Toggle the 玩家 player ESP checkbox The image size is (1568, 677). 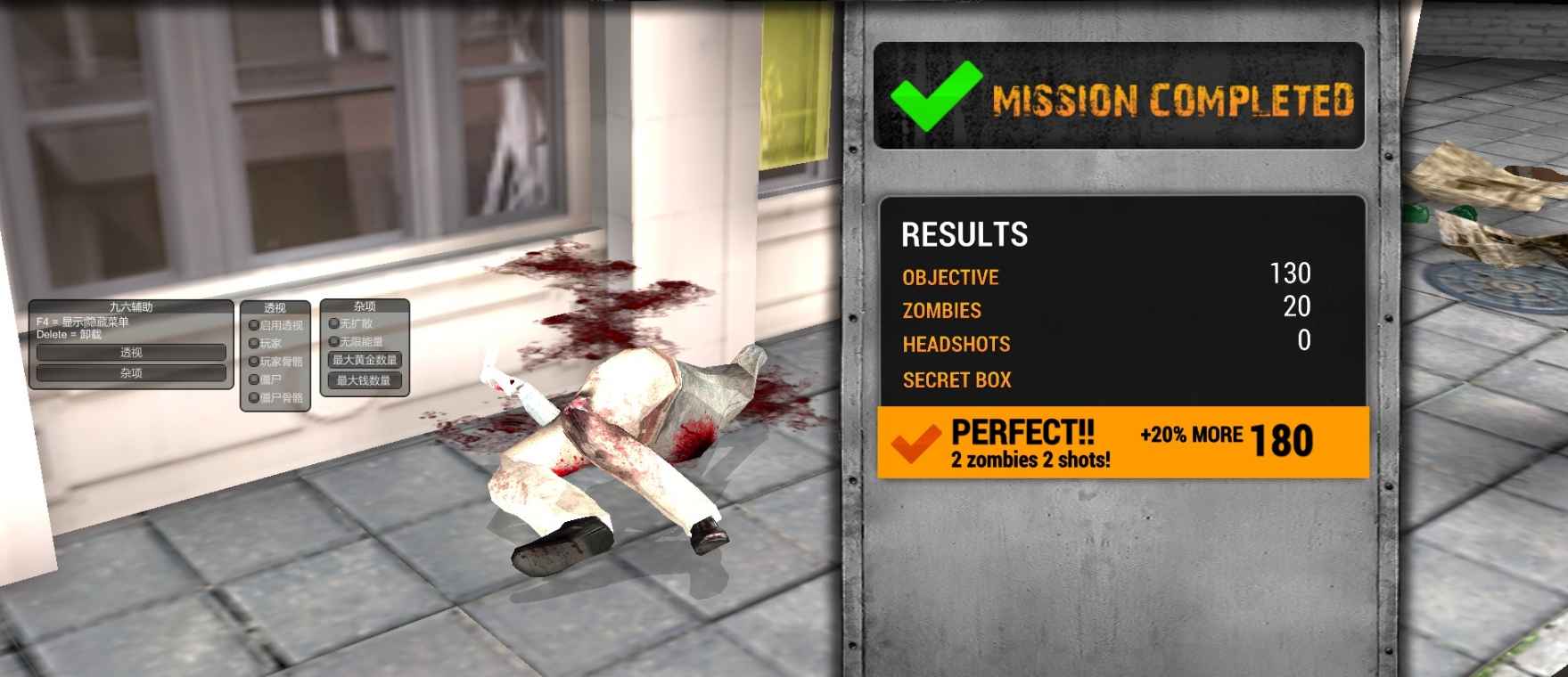(x=253, y=342)
